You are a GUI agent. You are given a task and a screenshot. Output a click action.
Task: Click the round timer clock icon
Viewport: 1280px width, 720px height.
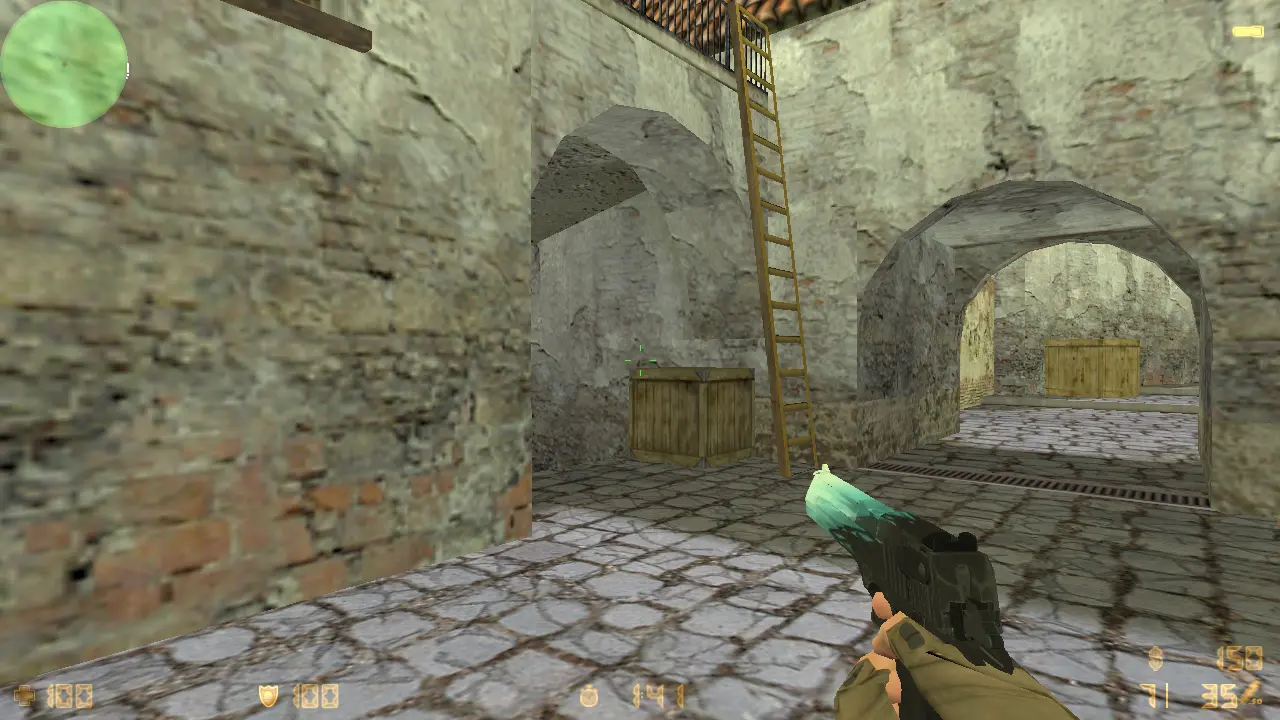click(x=590, y=695)
